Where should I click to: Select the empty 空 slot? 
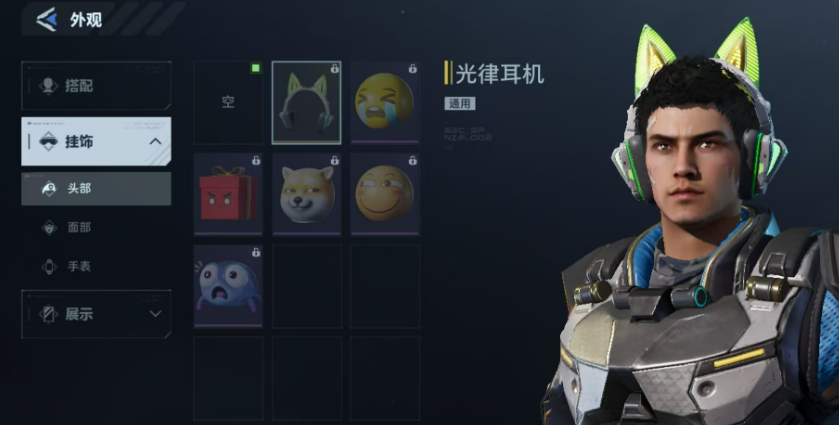[x=228, y=103]
